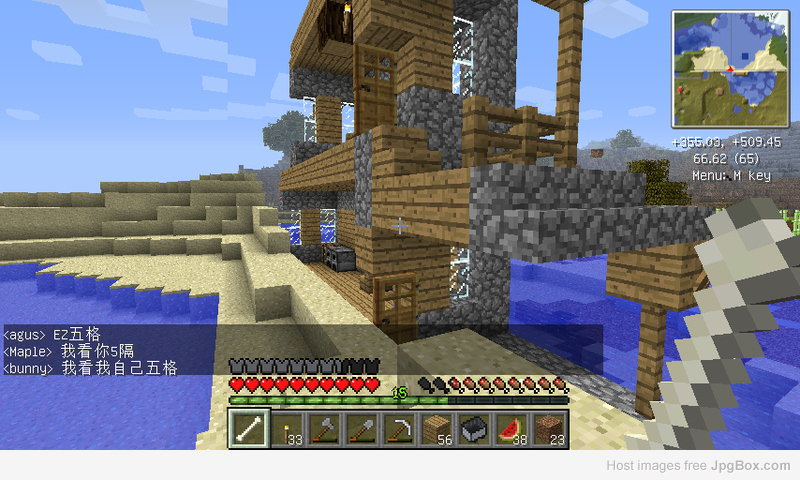Select the bone hotbar slot
The image size is (800, 480).
pyautogui.click(x=248, y=429)
